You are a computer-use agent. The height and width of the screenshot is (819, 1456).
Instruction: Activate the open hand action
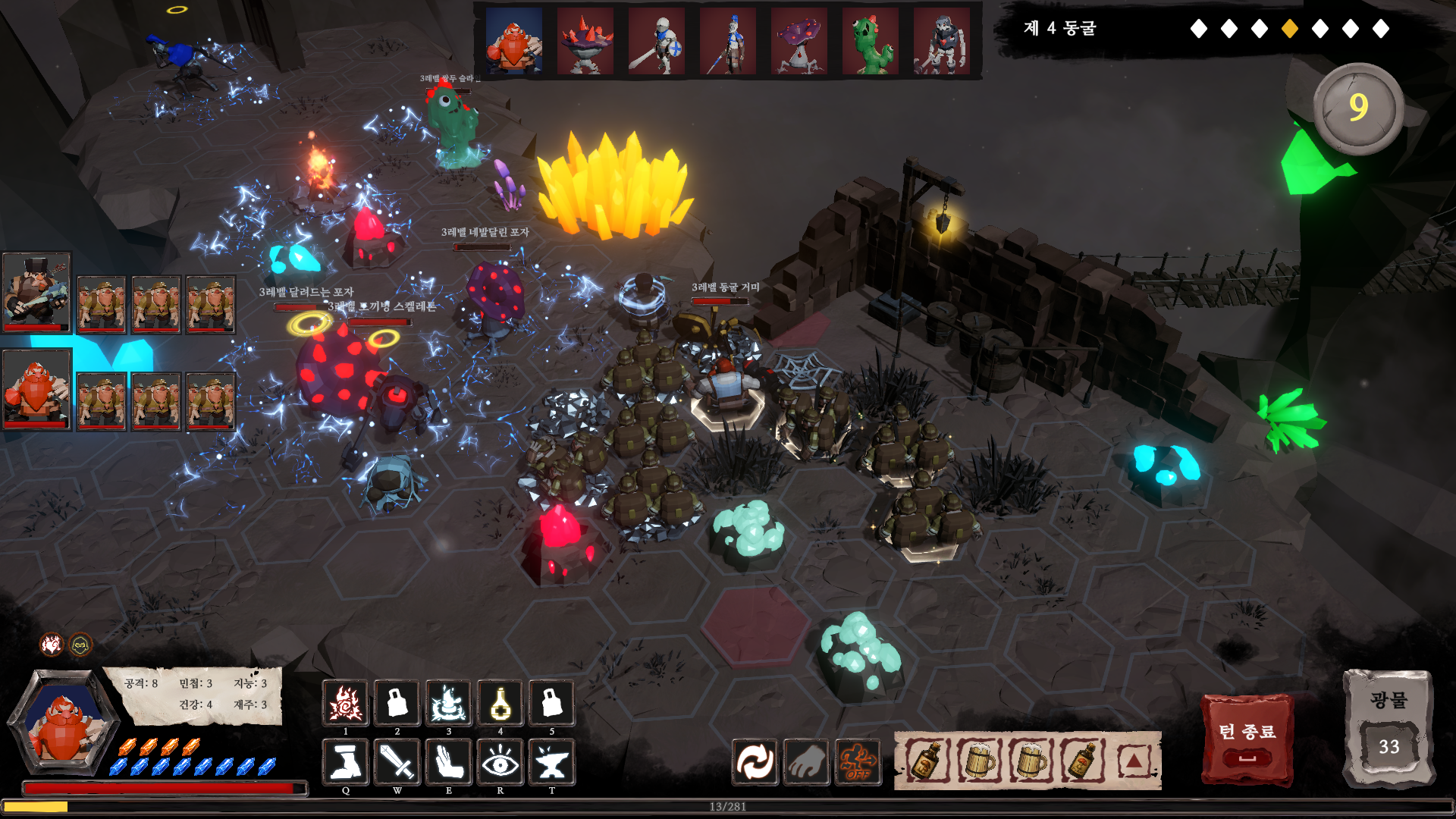click(x=449, y=761)
